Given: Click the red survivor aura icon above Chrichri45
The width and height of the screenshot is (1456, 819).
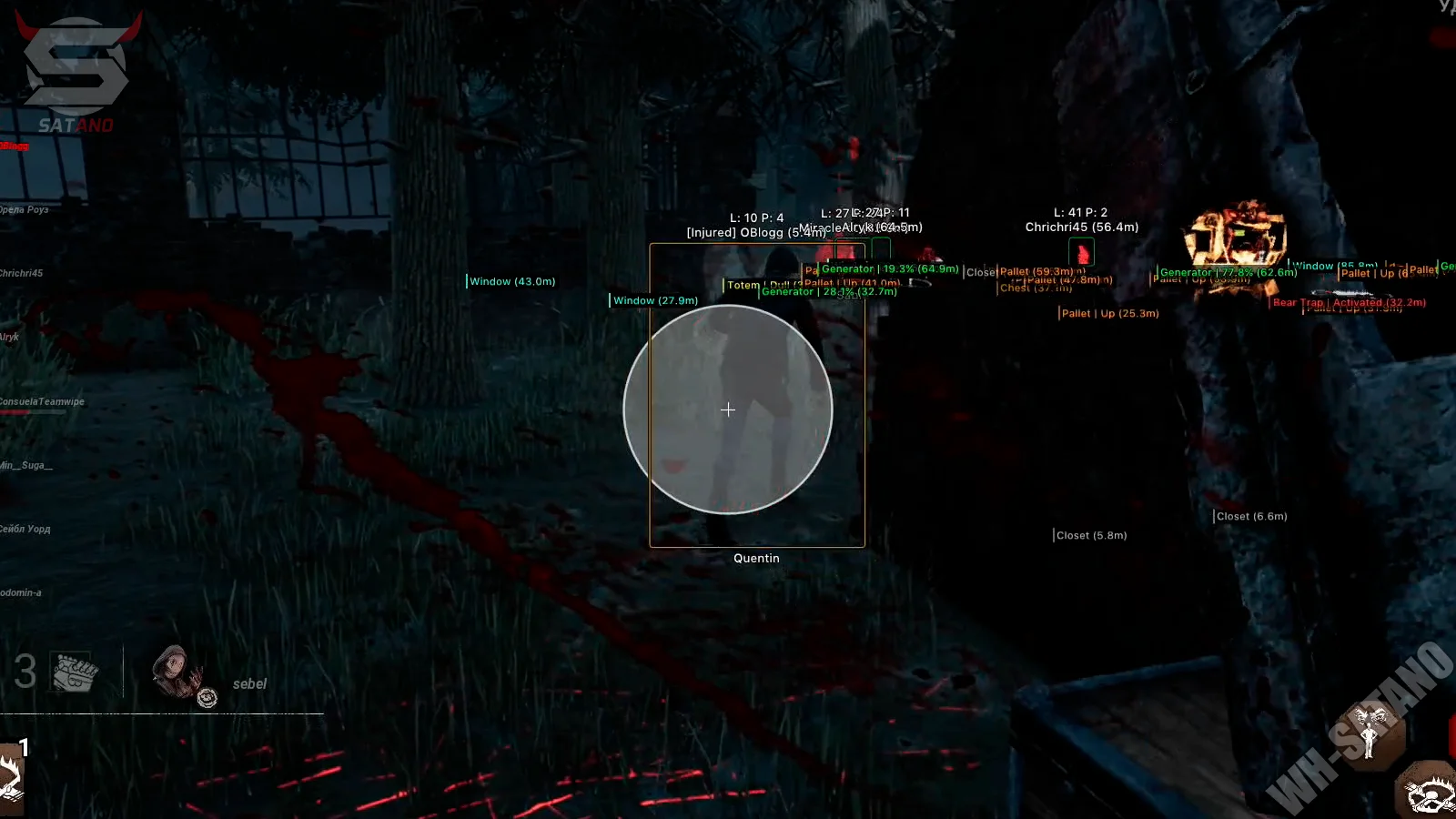Looking at the screenshot, I should (1080, 253).
